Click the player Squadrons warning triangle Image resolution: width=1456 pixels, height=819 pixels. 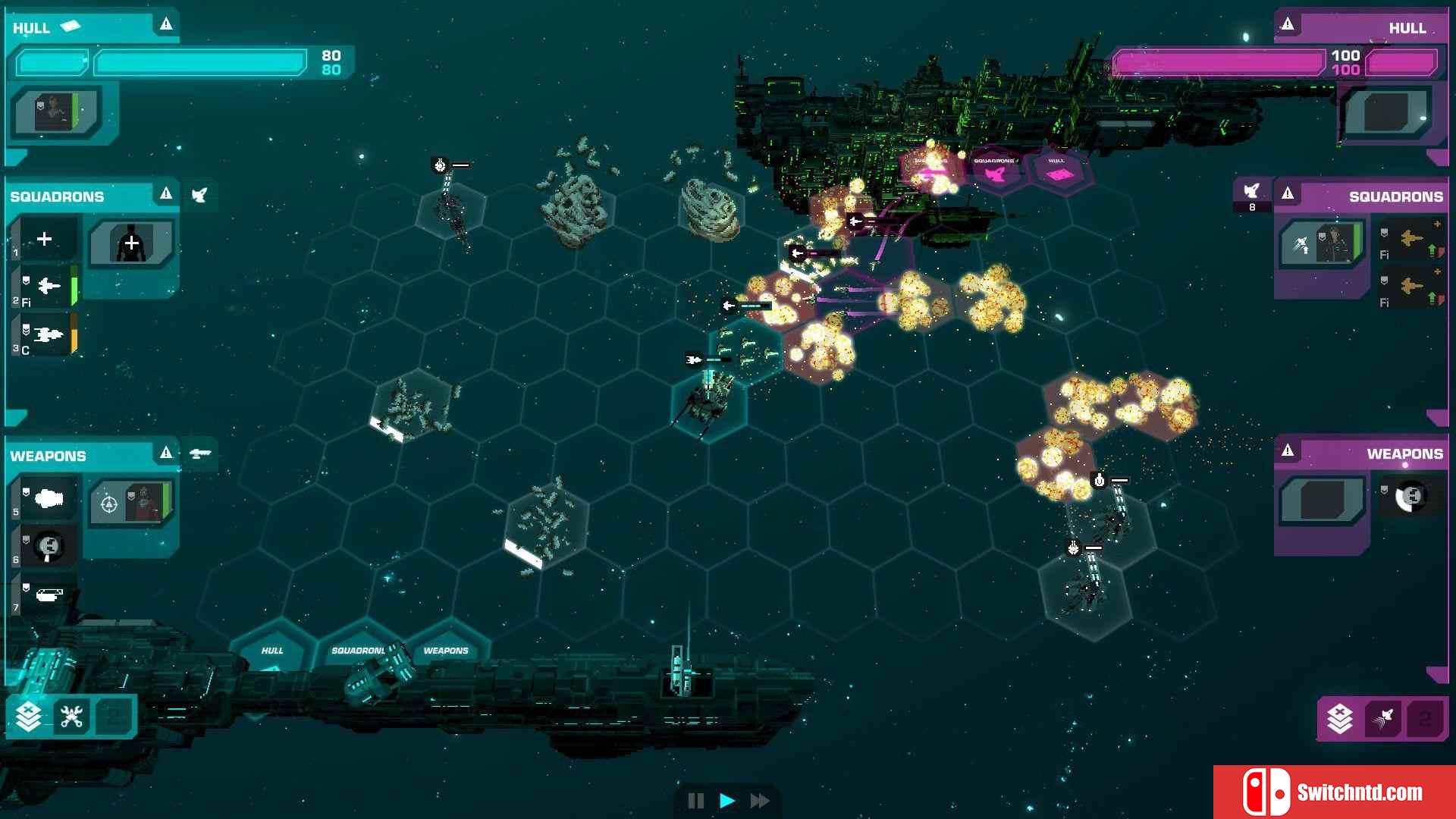[x=166, y=194]
